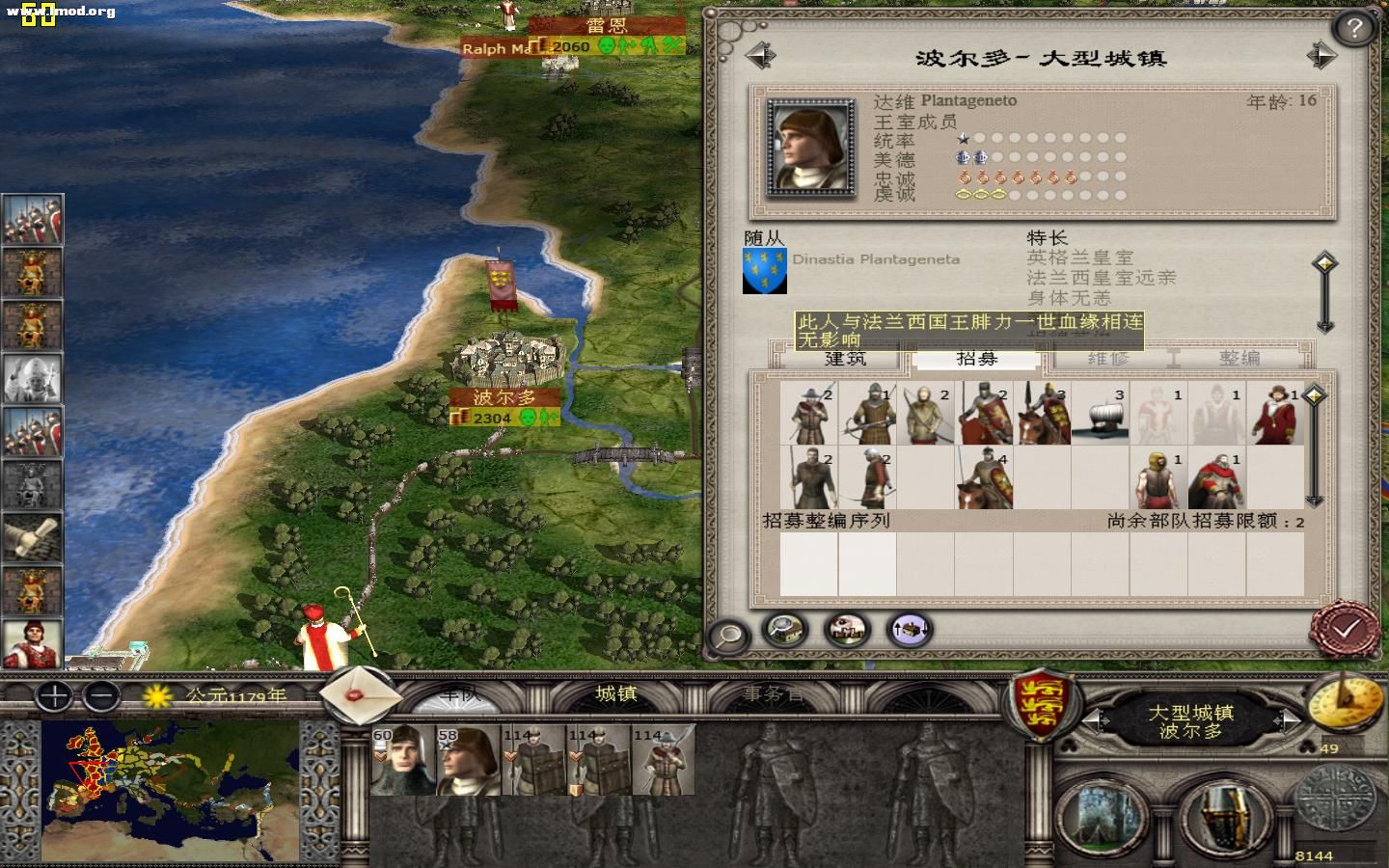The height and width of the screenshot is (868, 1389).
Task: Select the mounted knight unit card for recruitment
Action: point(987,414)
